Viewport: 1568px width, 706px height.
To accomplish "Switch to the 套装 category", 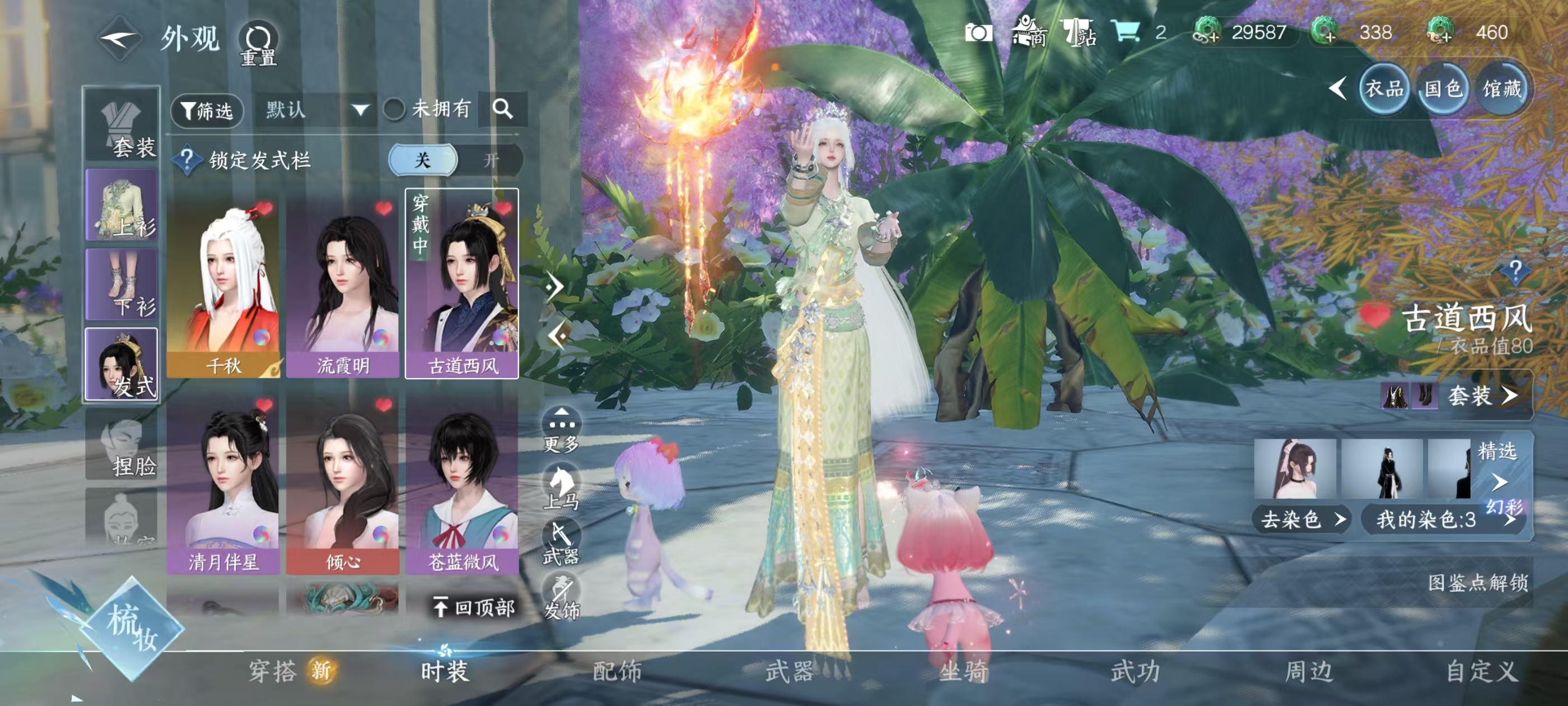I will tap(122, 125).
